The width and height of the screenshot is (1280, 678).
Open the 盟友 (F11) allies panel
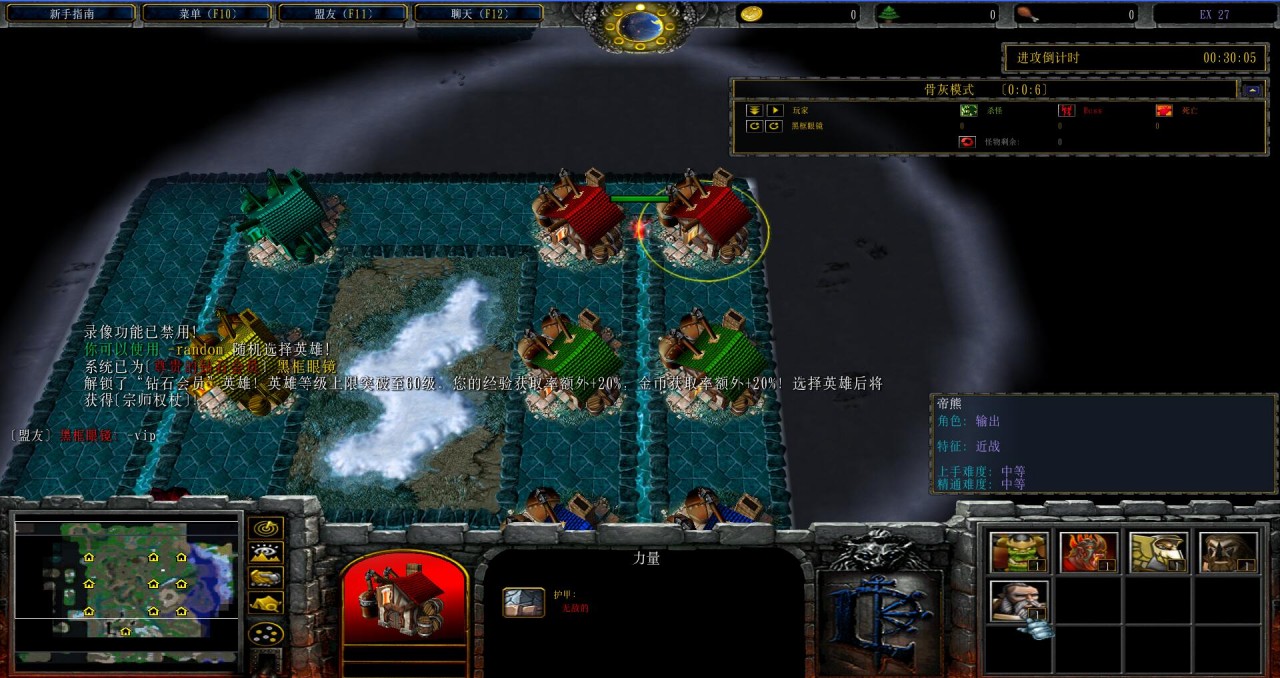click(342, 14)
